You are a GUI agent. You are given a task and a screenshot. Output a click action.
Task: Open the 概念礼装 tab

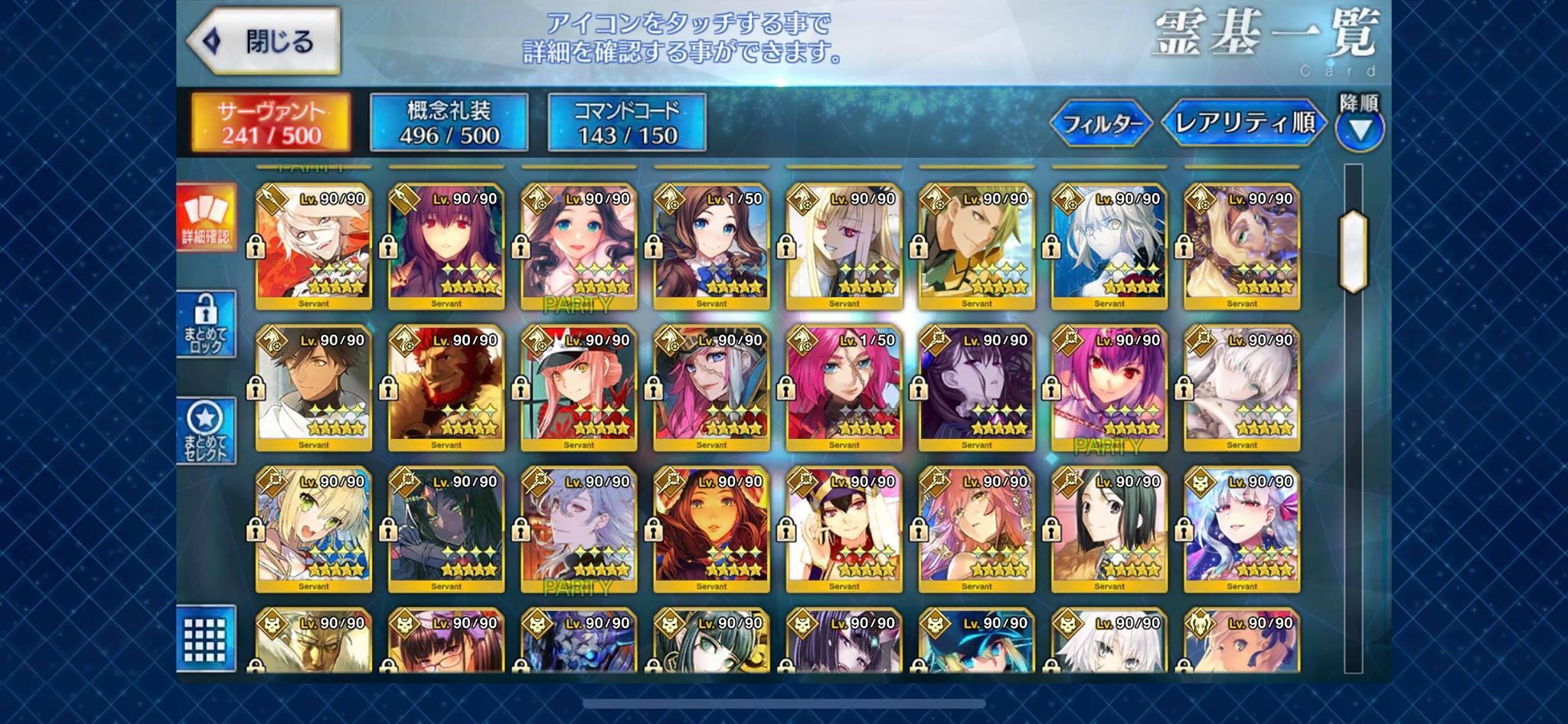449,123
